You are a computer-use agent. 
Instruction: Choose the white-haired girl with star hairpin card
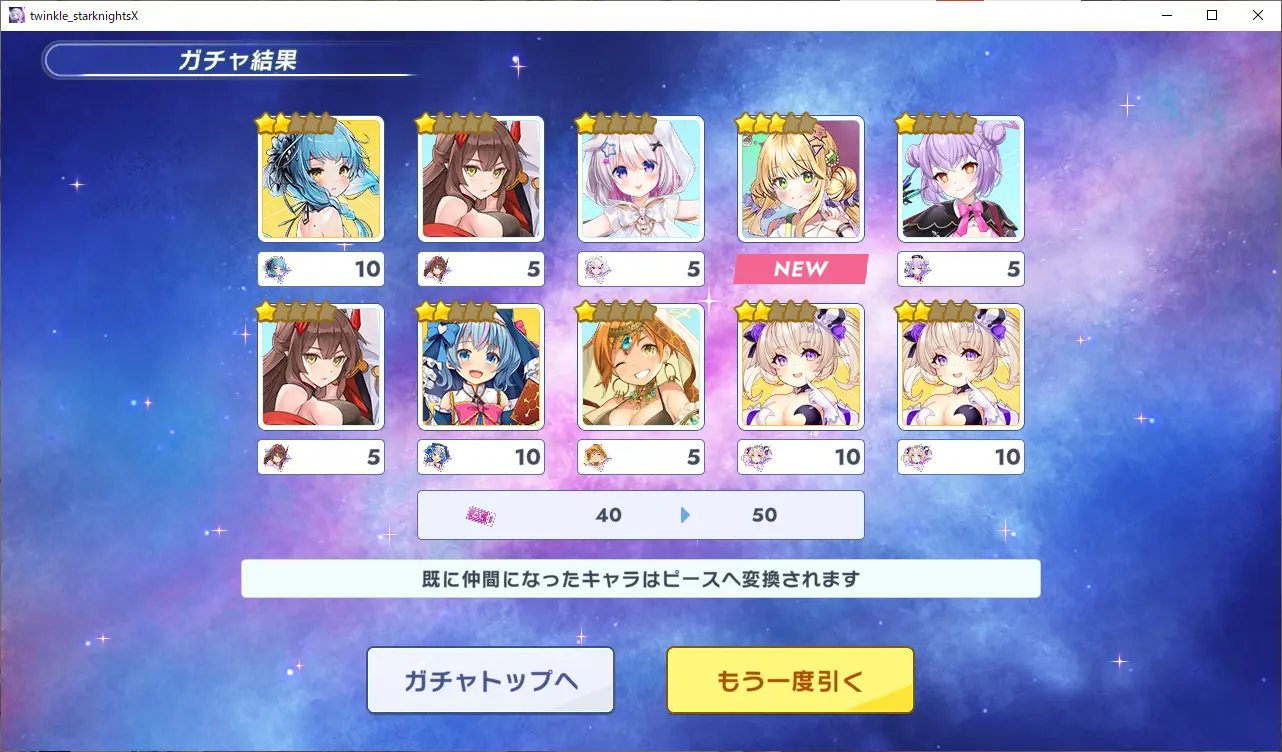pos(641,179)
